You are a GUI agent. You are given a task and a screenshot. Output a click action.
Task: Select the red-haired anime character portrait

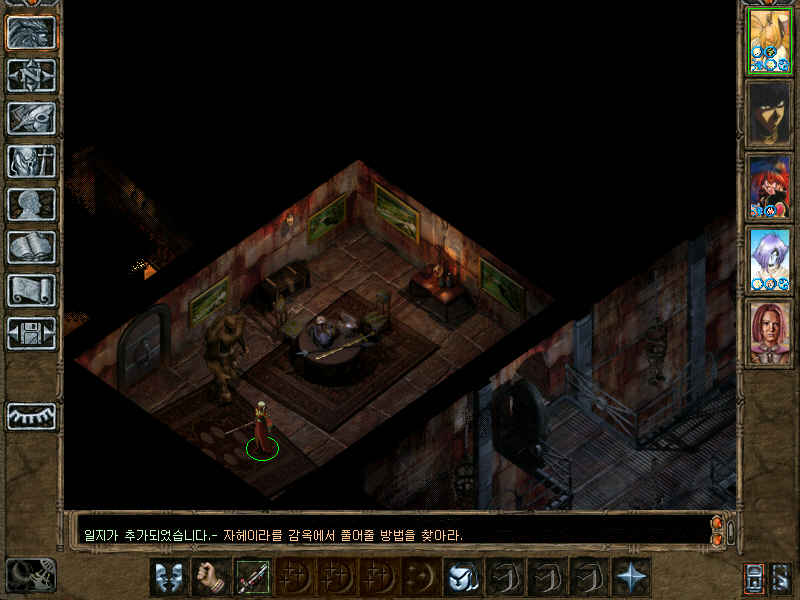point(769,187)
